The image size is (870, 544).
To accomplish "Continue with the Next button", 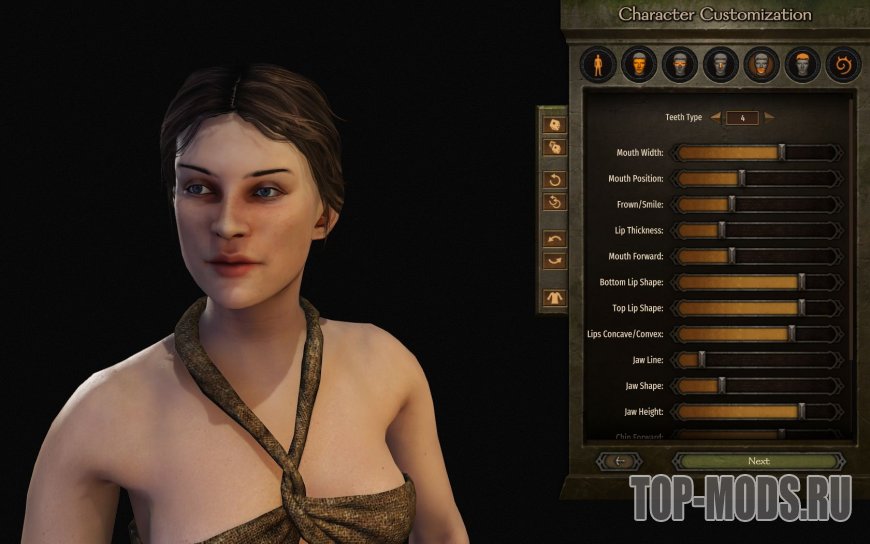I will pos(758,461).
